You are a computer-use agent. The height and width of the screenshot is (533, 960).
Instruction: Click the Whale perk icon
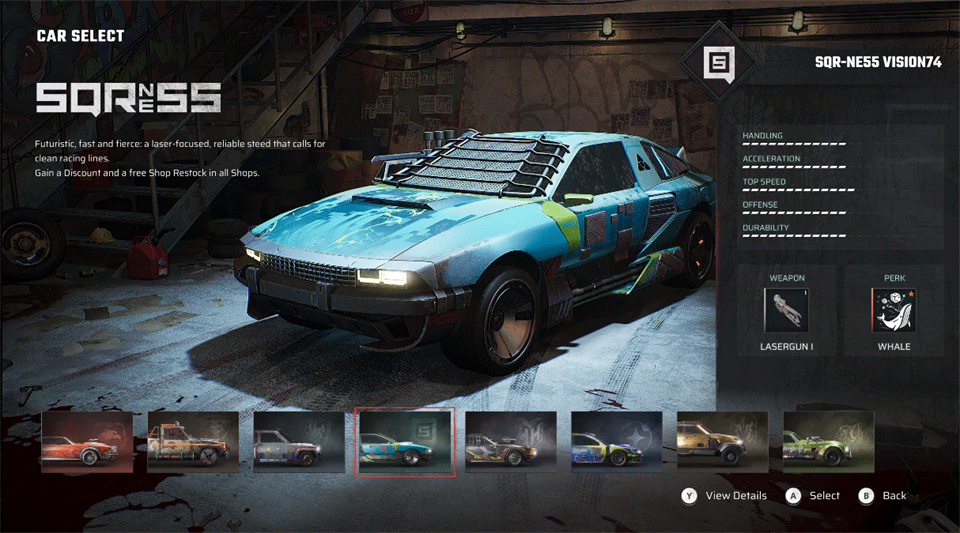893,310
